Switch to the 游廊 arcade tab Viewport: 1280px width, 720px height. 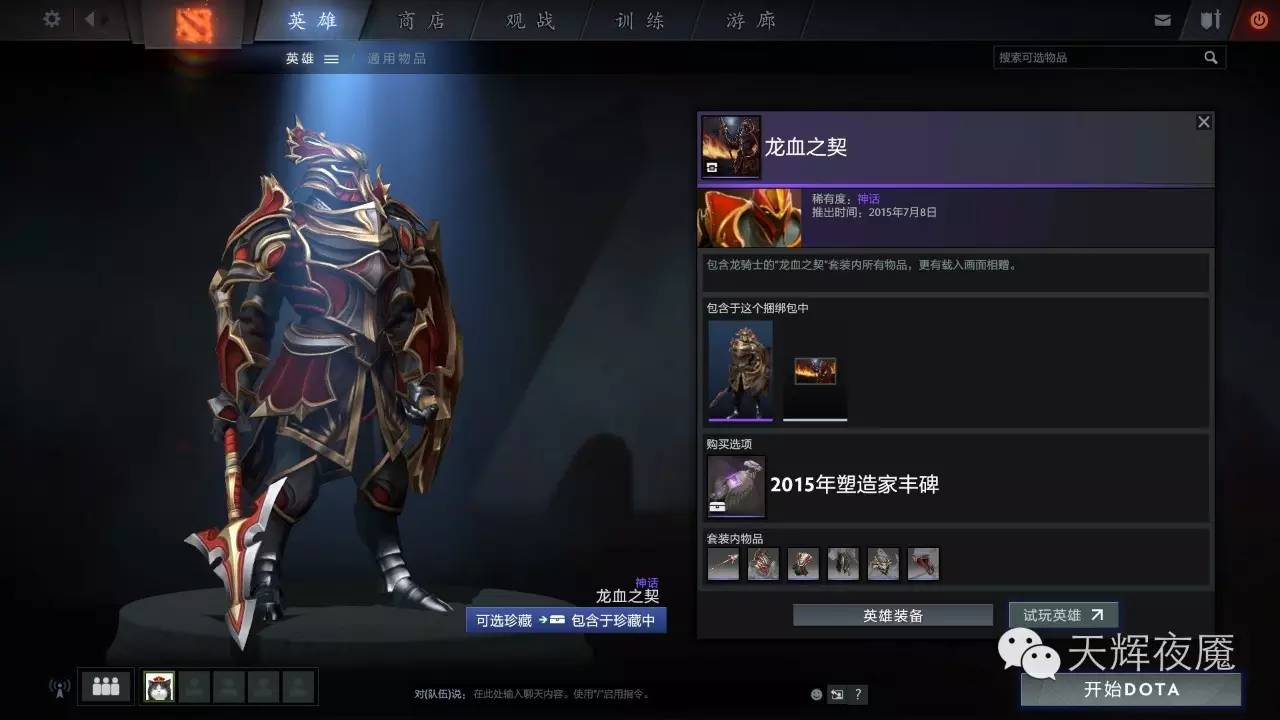pos(747,20)
